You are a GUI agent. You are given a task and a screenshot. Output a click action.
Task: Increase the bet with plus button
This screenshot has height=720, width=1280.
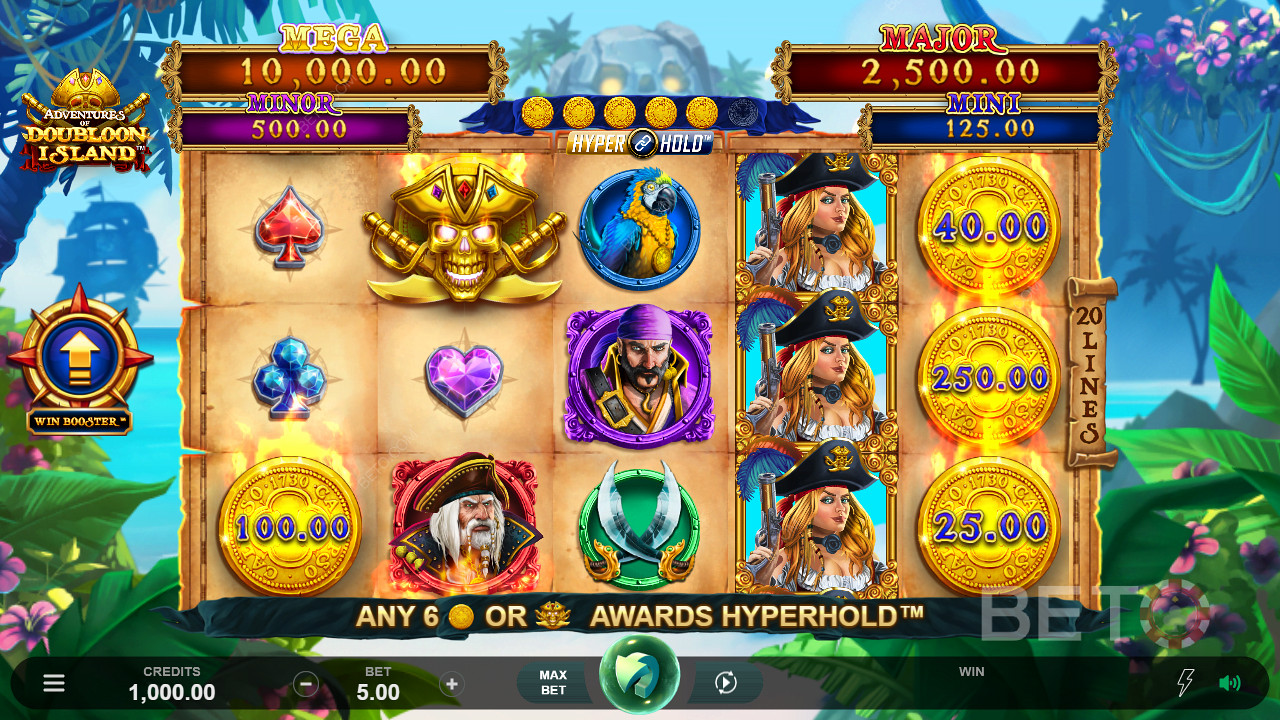click(x=452, y=684)
